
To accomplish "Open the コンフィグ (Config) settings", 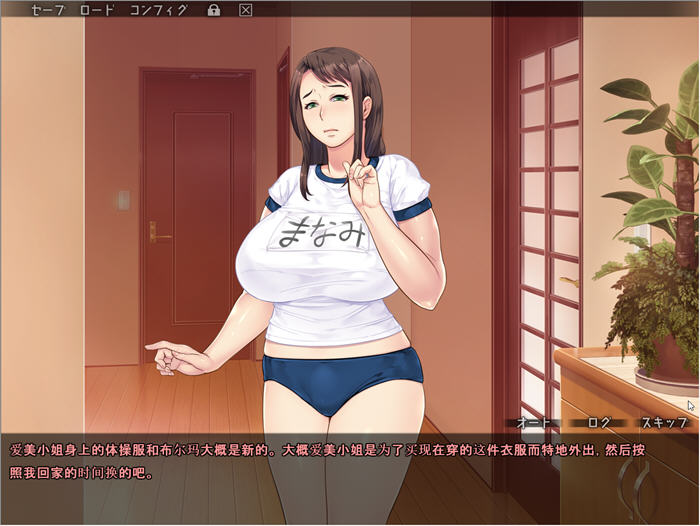I will point(158,10).
